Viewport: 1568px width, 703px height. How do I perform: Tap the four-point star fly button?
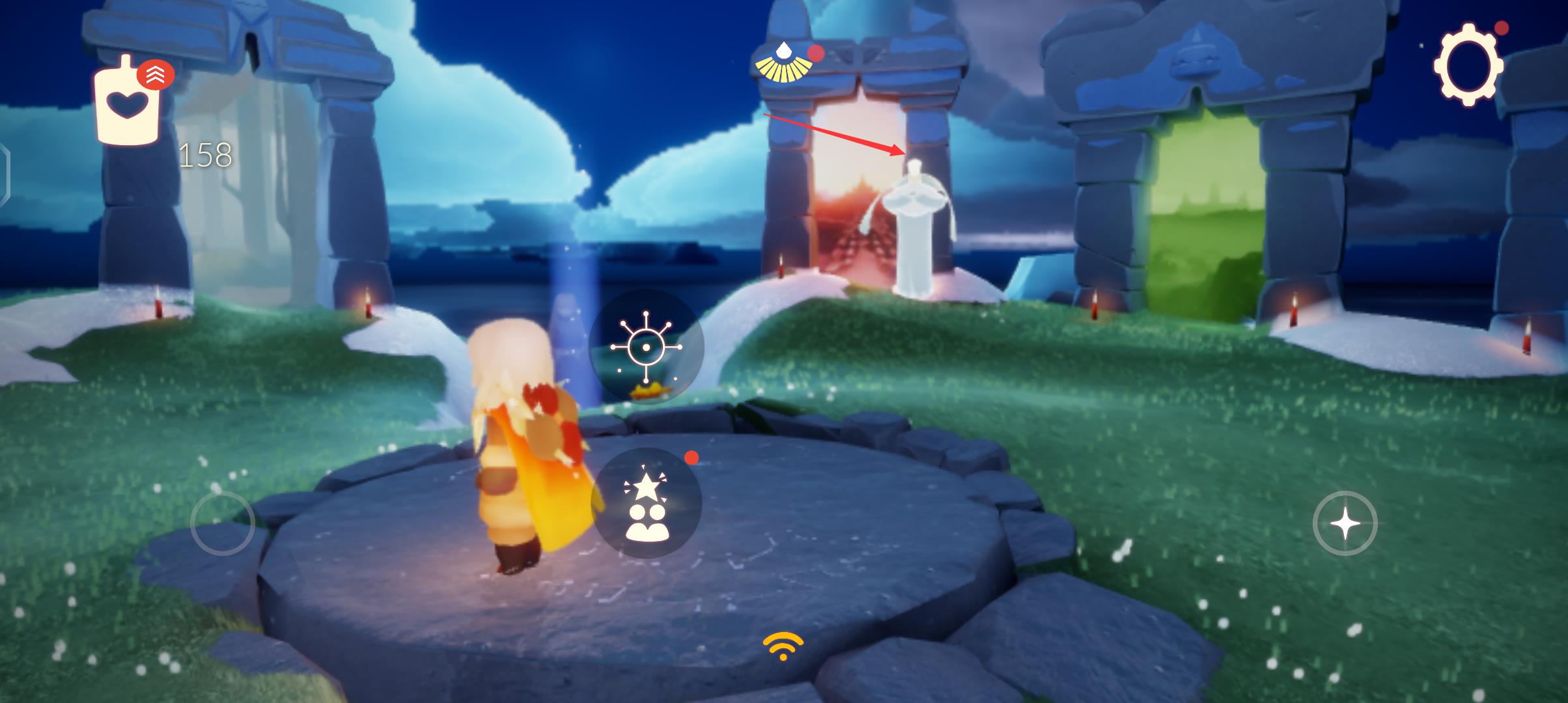pyautogui.click(x=1345, y=523)
